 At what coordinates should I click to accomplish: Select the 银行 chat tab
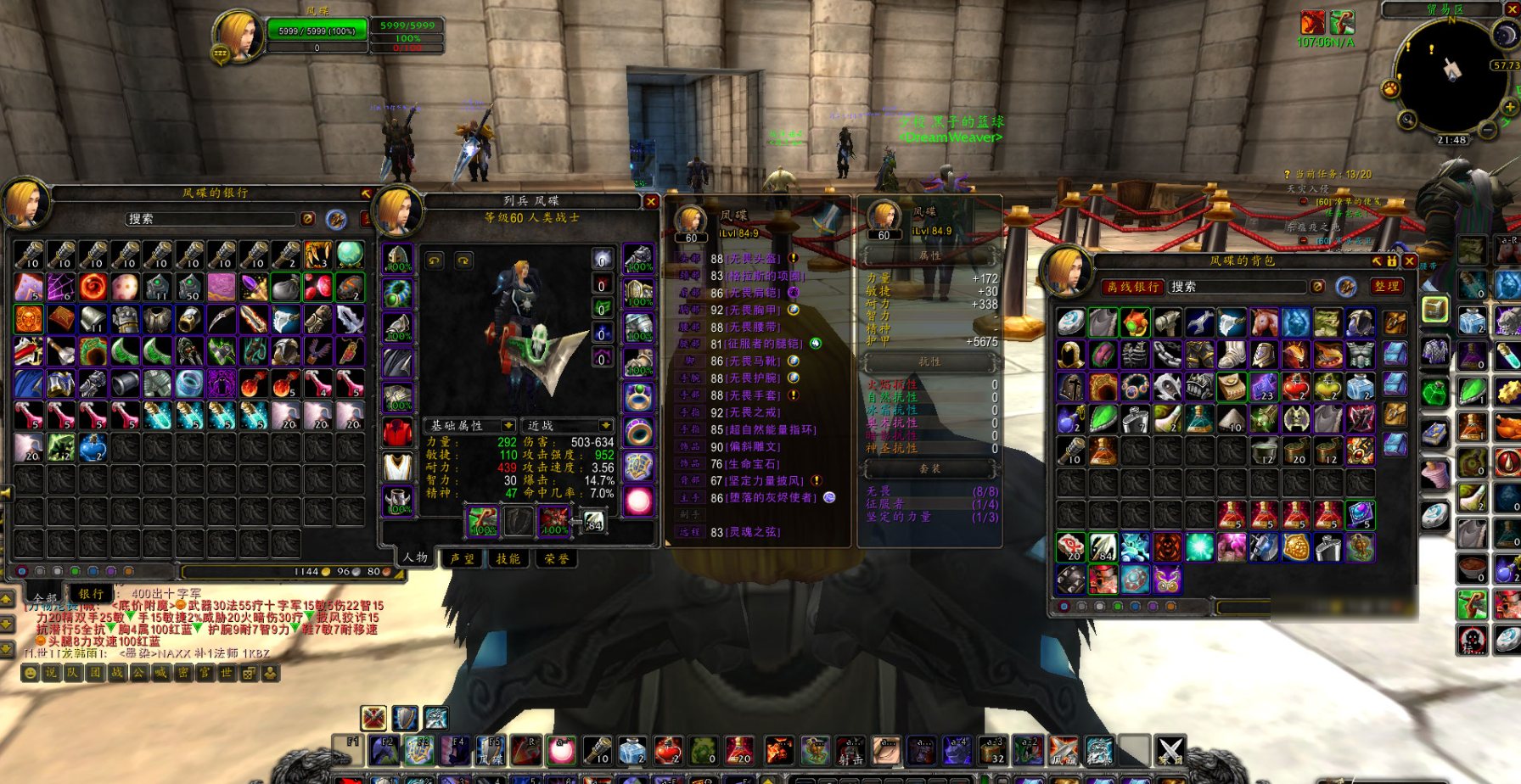(x=91, y=594)
